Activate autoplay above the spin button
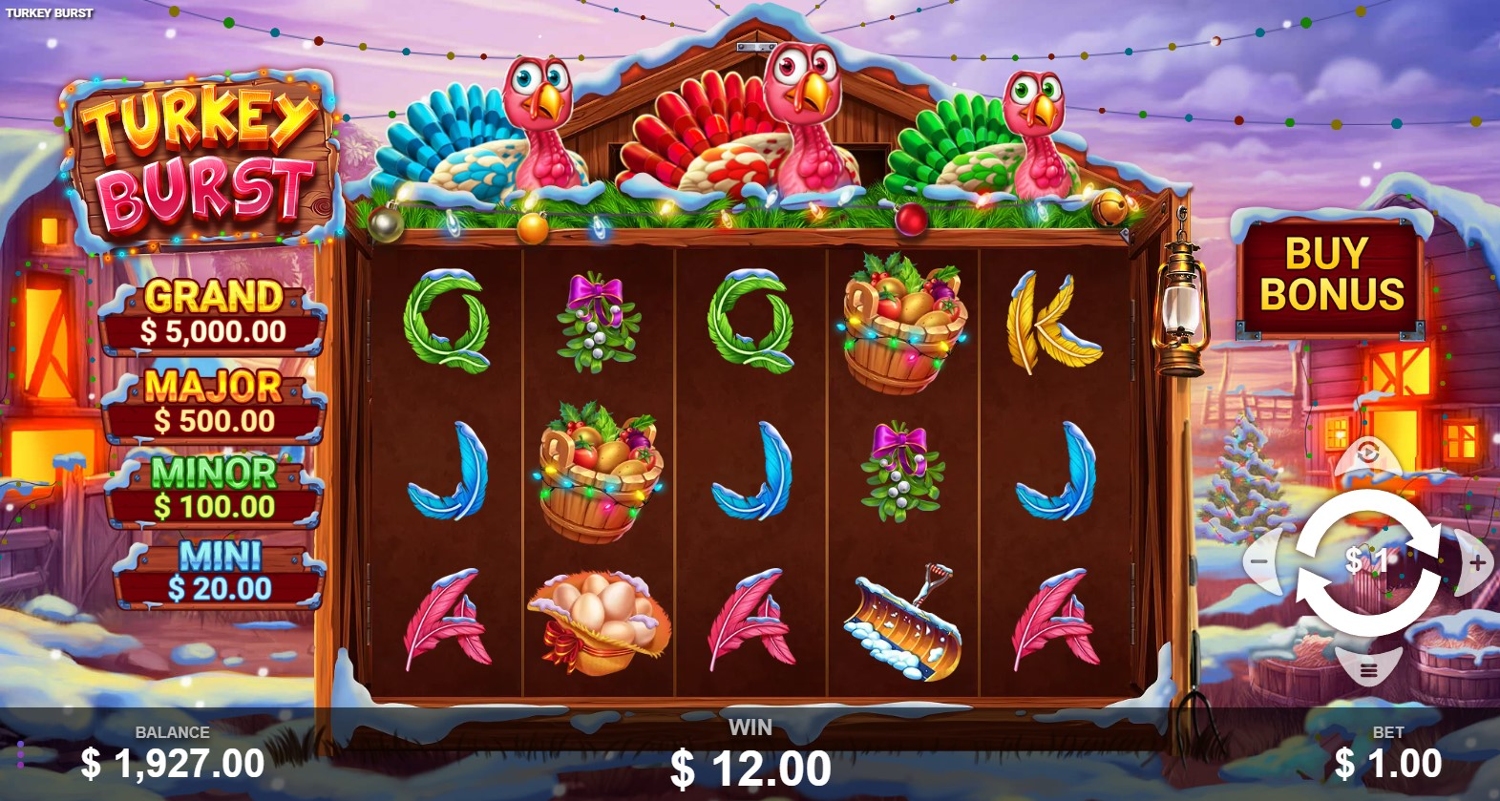The height and width of the screenshot is (801, 1500). [x=1368, y=455]
